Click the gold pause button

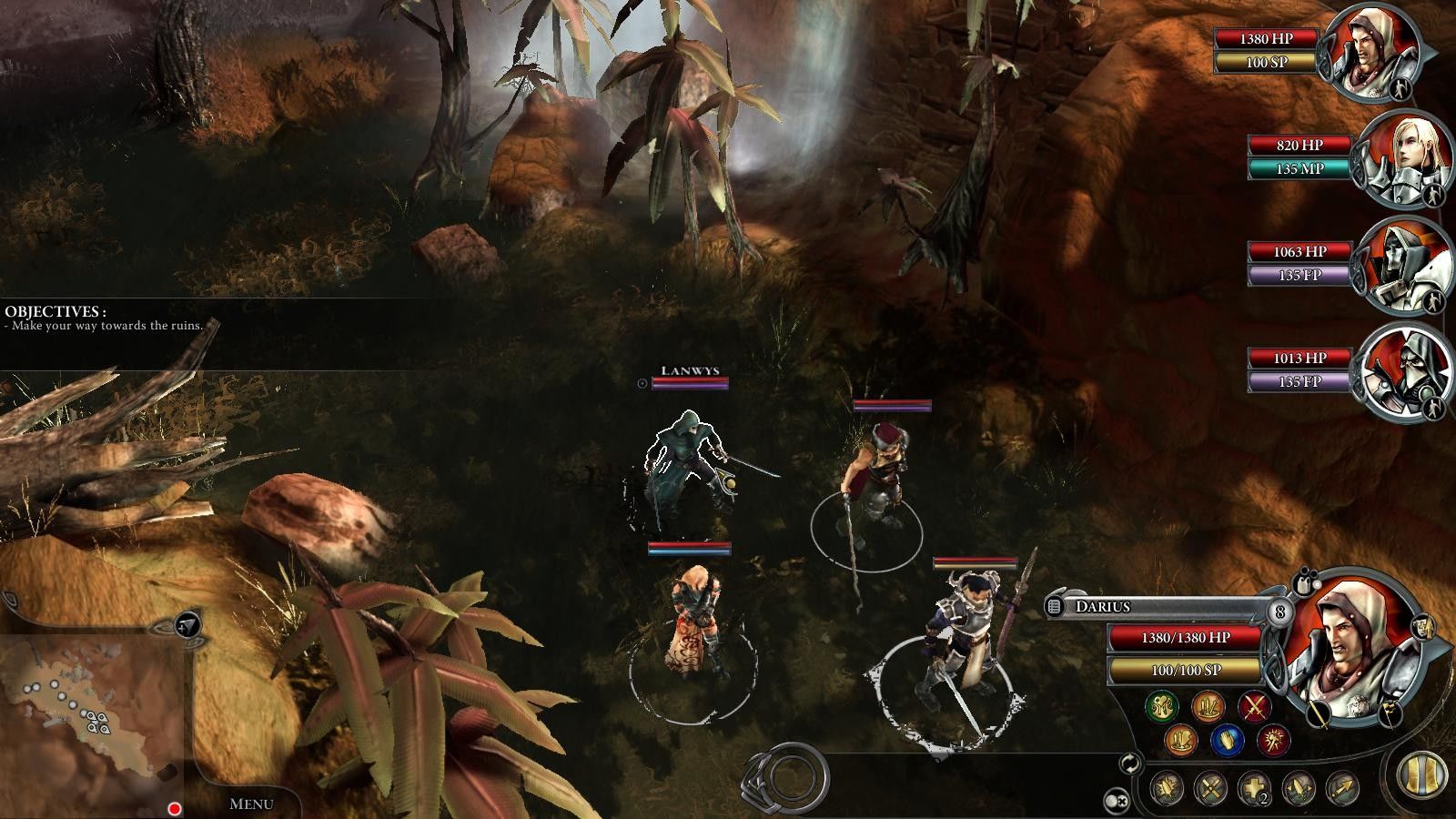point(1422,773)
